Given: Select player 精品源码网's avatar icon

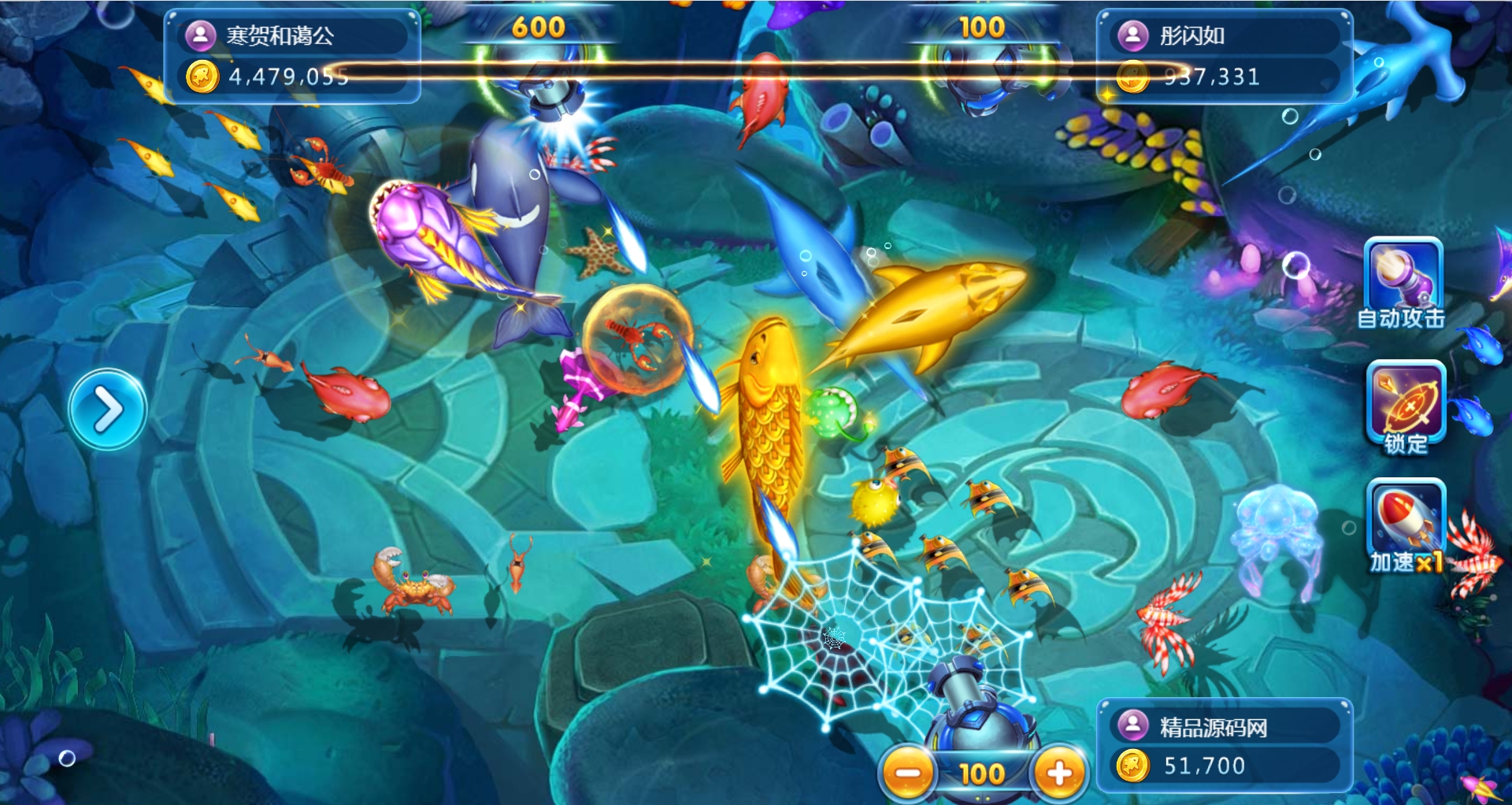Looking at the screenshot, I should 1132,725.
